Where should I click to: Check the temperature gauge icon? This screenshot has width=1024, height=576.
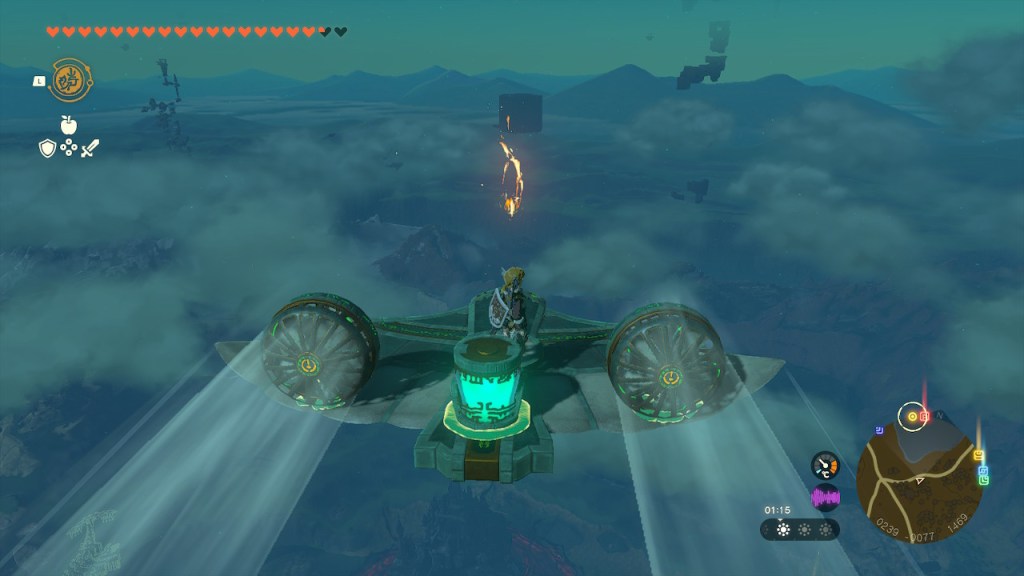(x=825, y=465)
